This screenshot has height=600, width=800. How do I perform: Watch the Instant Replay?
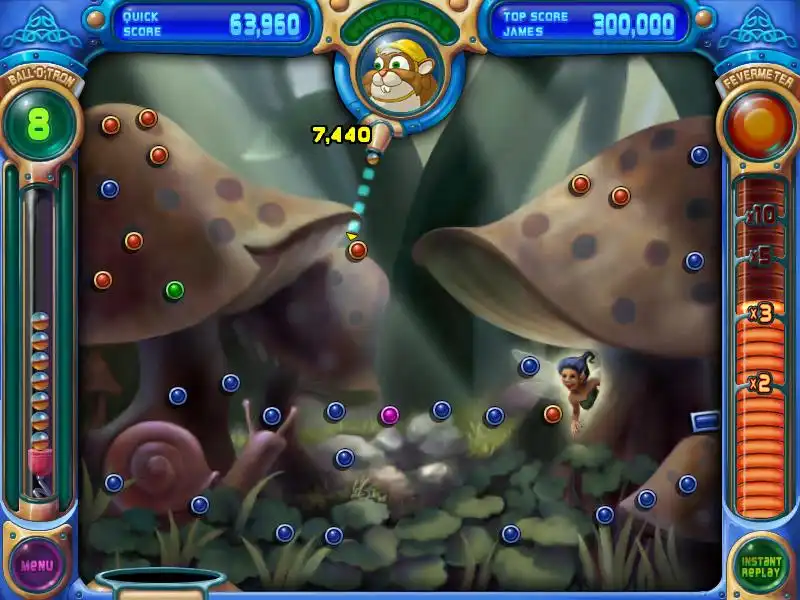click(x=761, y=565)
